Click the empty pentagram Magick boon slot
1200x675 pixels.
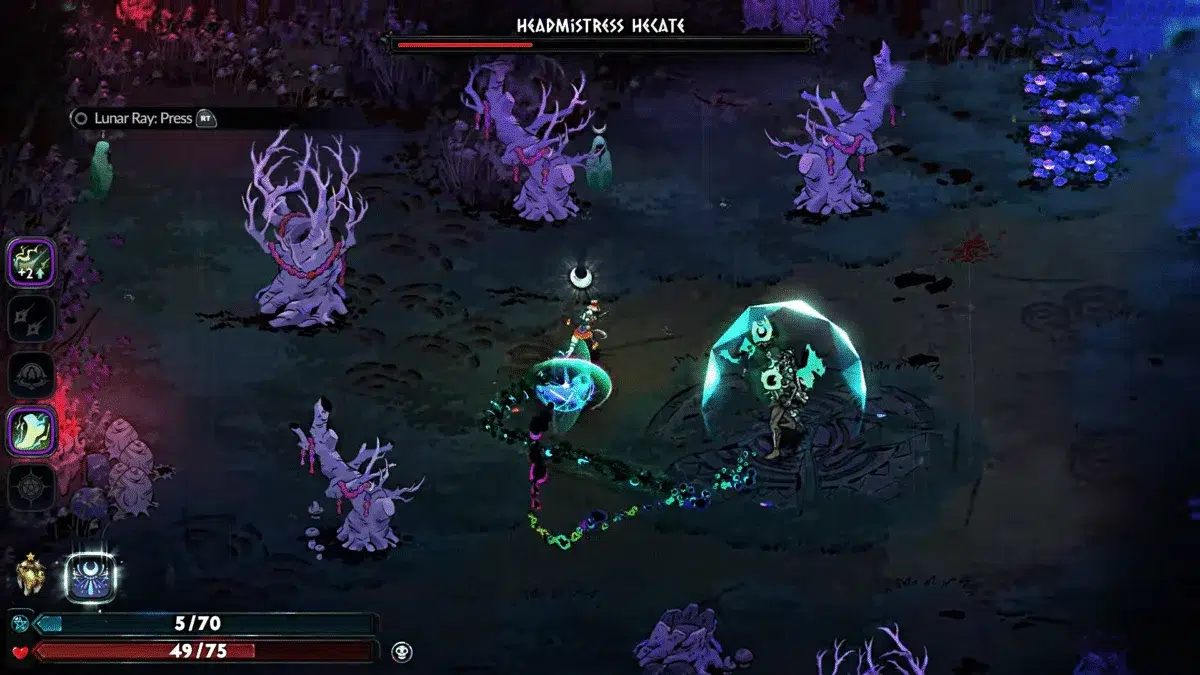point(31,488)
